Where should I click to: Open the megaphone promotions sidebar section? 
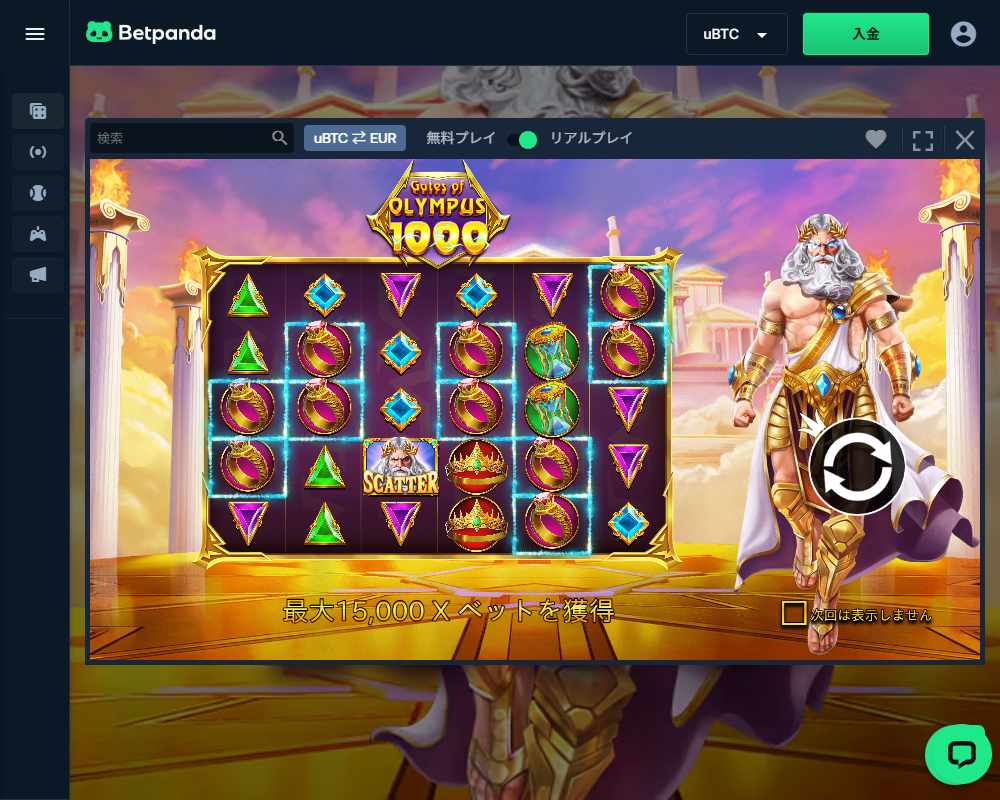tap(38, 275)
